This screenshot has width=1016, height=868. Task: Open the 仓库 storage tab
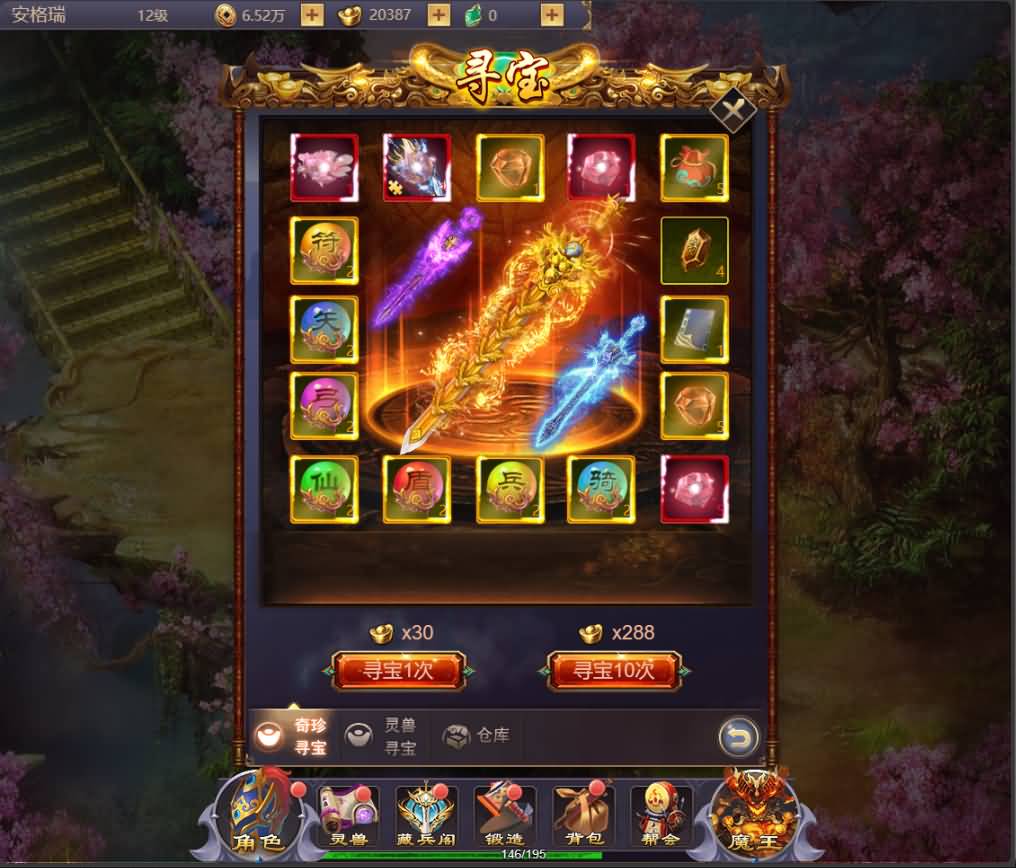pos(477,736)
